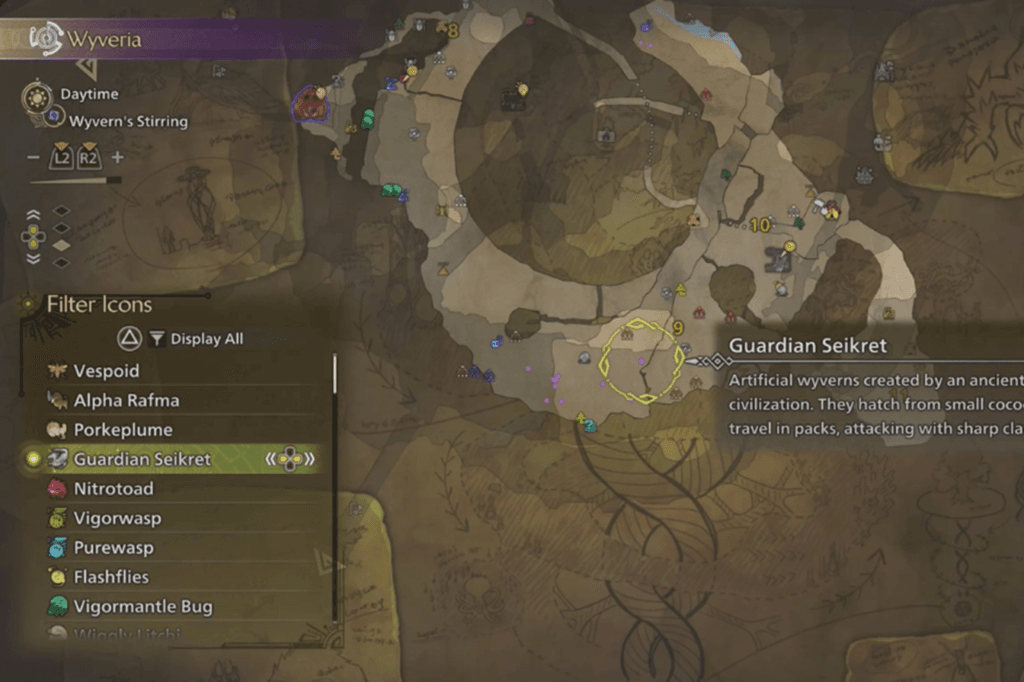Select the purple-circled monster icon on the map
The image size is (1024, 682).
click(308, 104)
